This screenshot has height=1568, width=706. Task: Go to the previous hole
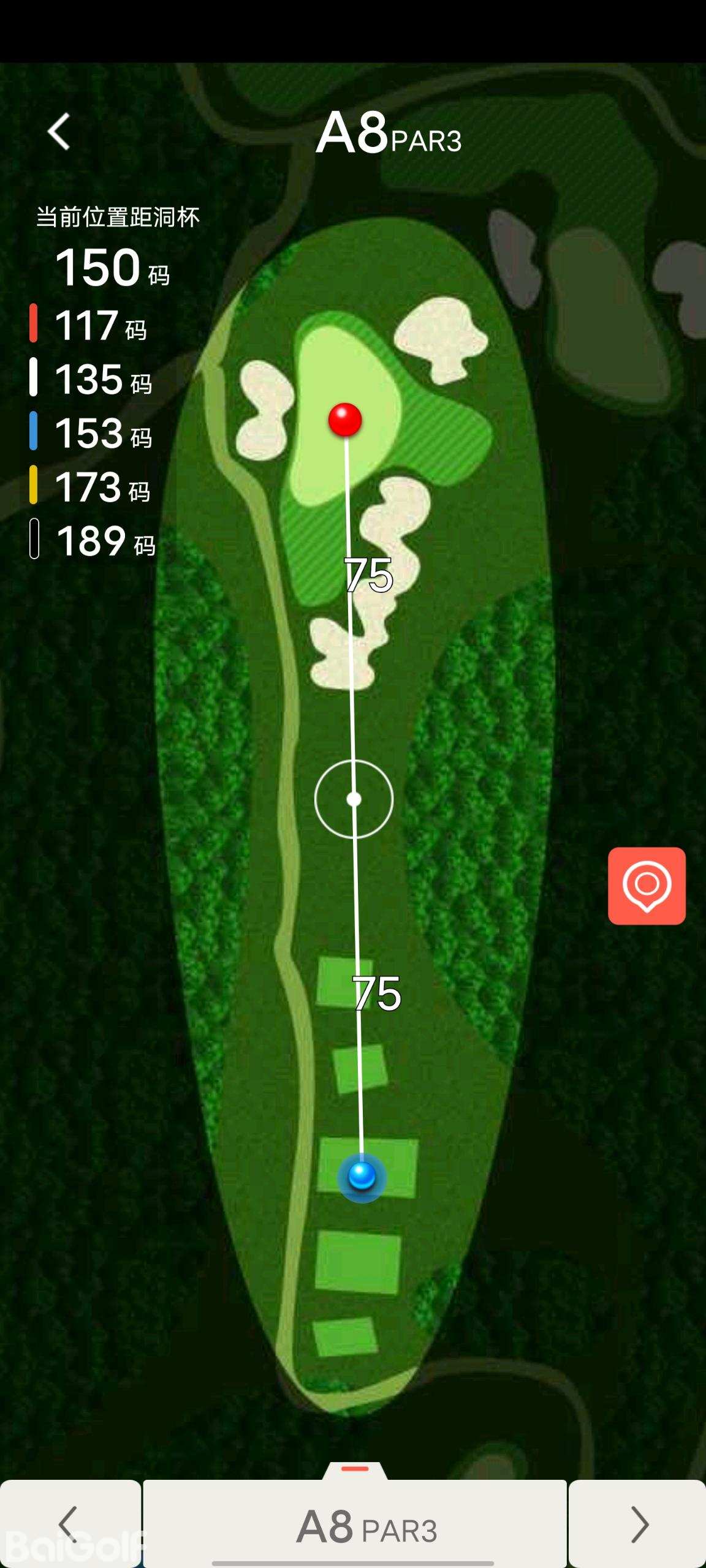(x=70, y=1523)
